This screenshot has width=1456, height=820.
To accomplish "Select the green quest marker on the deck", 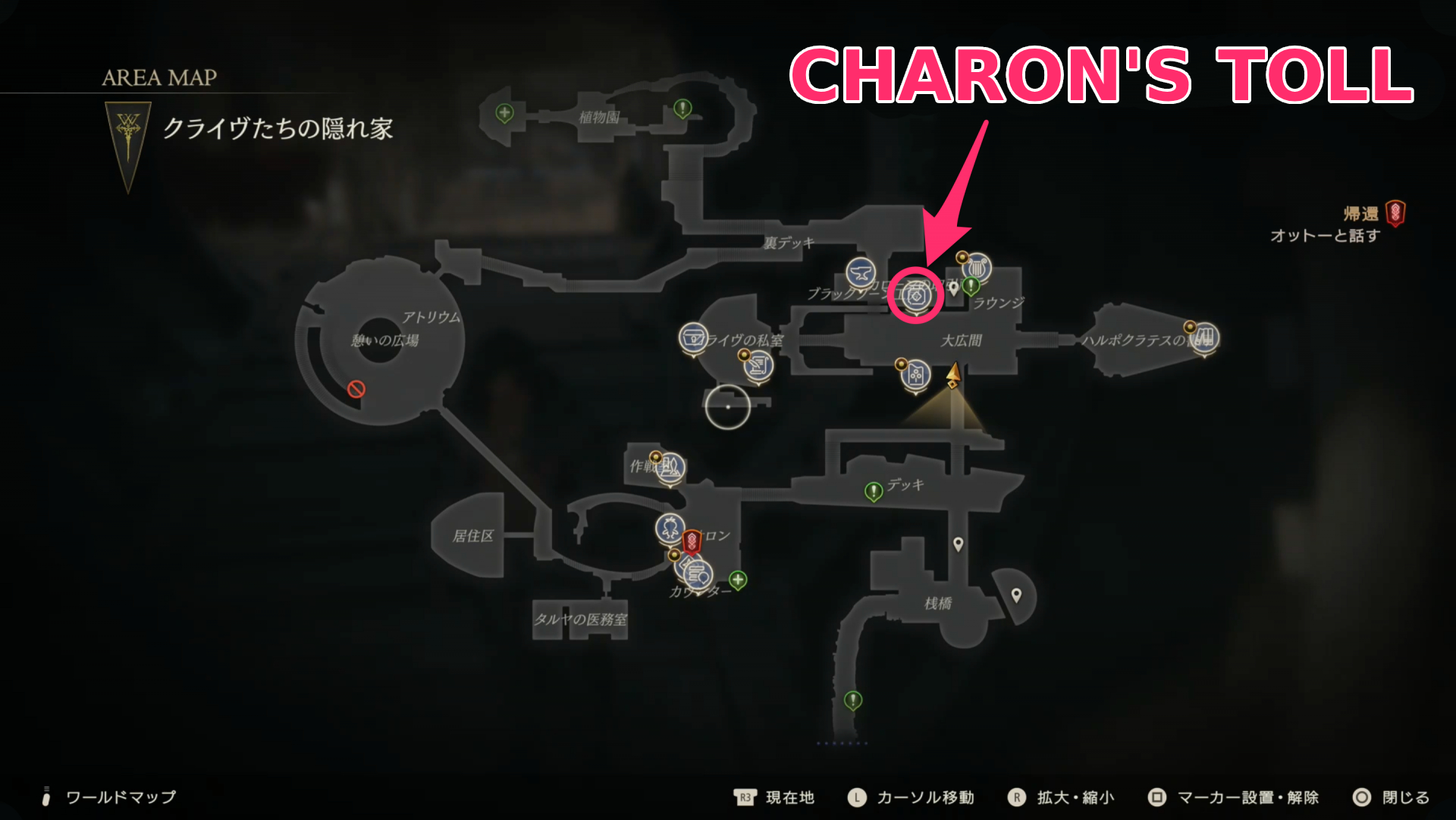I will (874, 492).
